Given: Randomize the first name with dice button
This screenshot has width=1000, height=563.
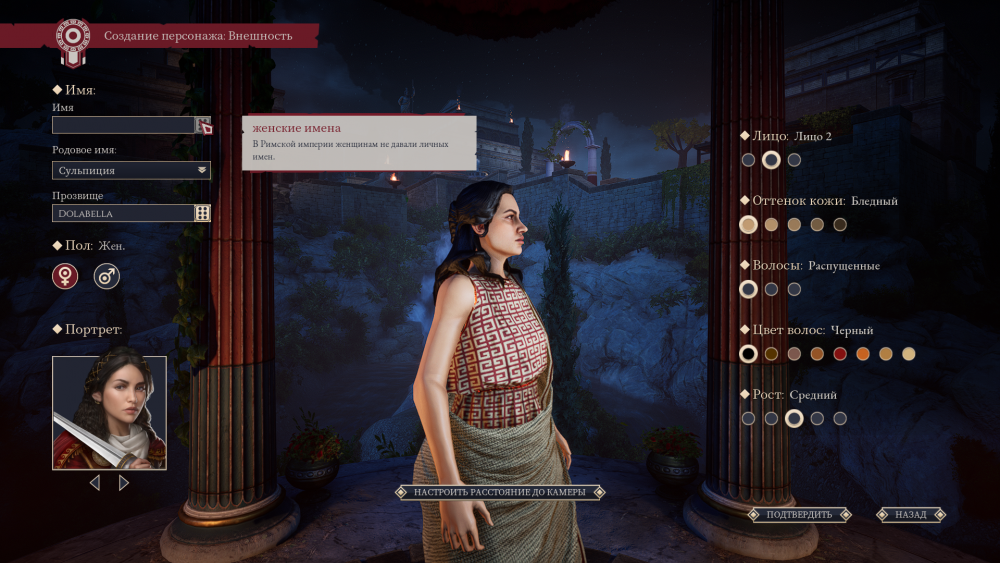Looking at the screenshot, I should click(x=203, y=125).
